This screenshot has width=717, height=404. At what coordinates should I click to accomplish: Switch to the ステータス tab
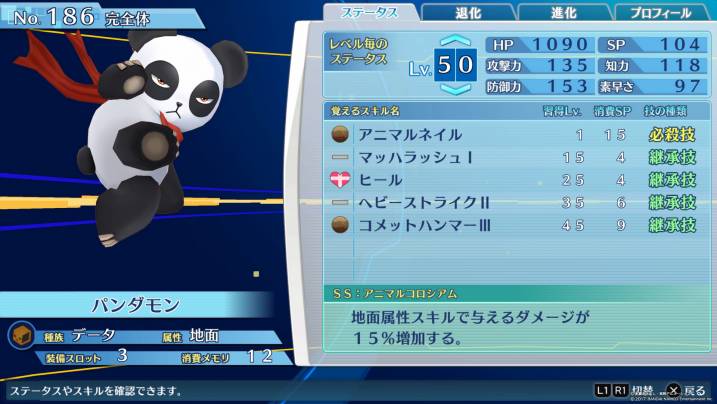coord(368,13)
